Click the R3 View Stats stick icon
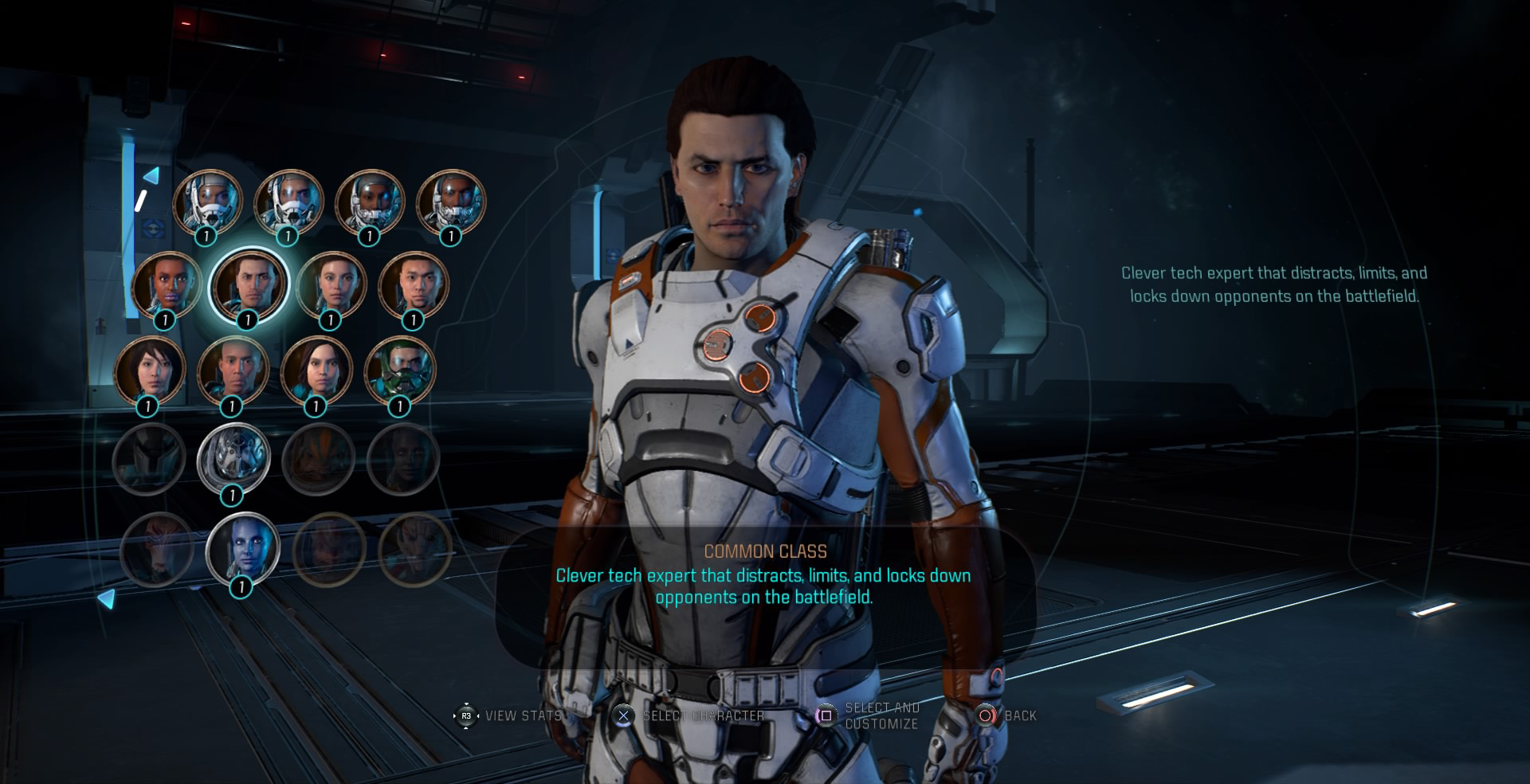Viewport: 1530px width, 784px height. point(466,715)
